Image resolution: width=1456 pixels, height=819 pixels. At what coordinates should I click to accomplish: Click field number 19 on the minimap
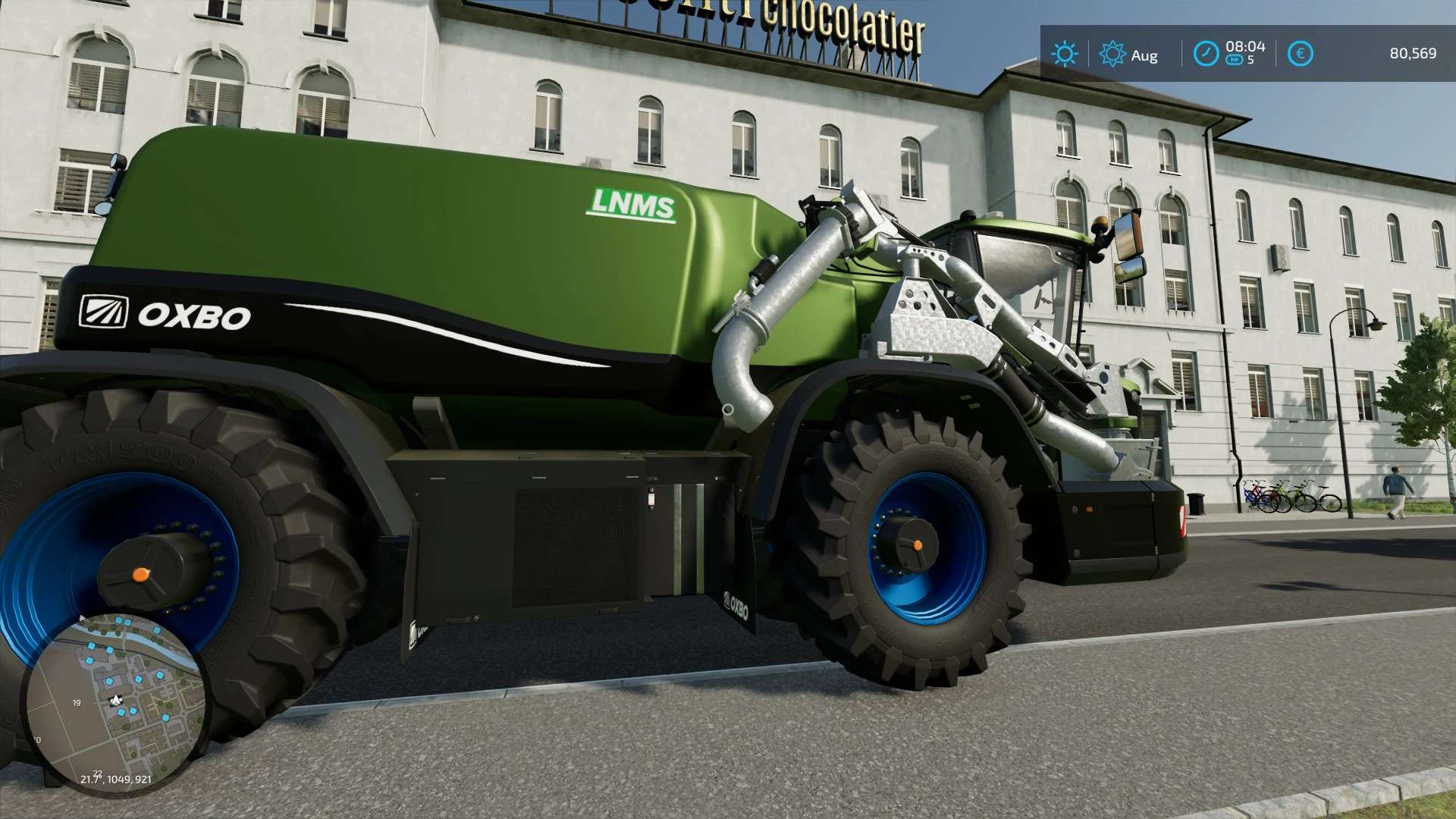coord(77,702)
